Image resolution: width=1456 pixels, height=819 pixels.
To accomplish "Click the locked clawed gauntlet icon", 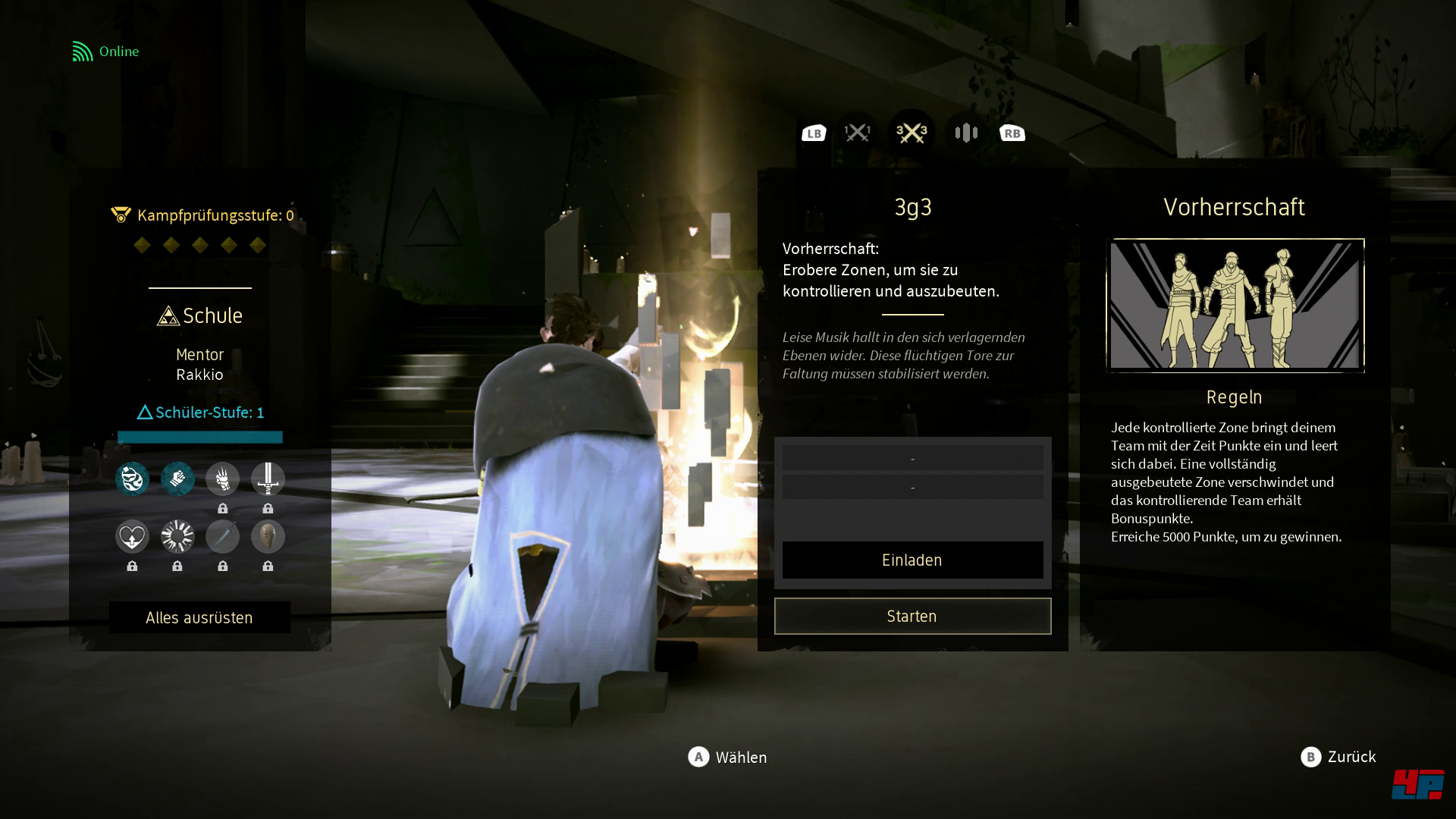I will [x=223, y=479].
